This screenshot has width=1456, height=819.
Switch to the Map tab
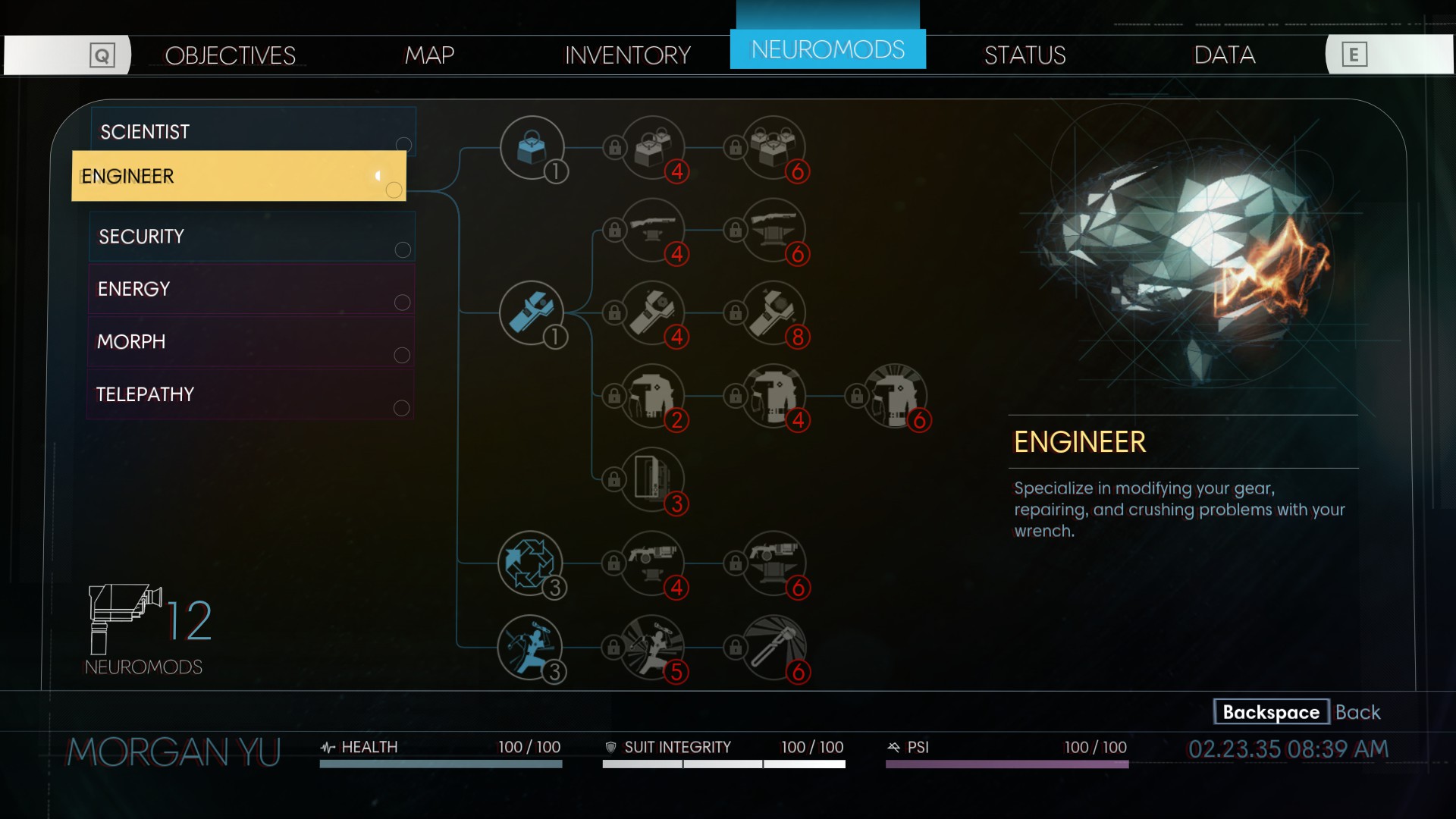click(429, 55)
